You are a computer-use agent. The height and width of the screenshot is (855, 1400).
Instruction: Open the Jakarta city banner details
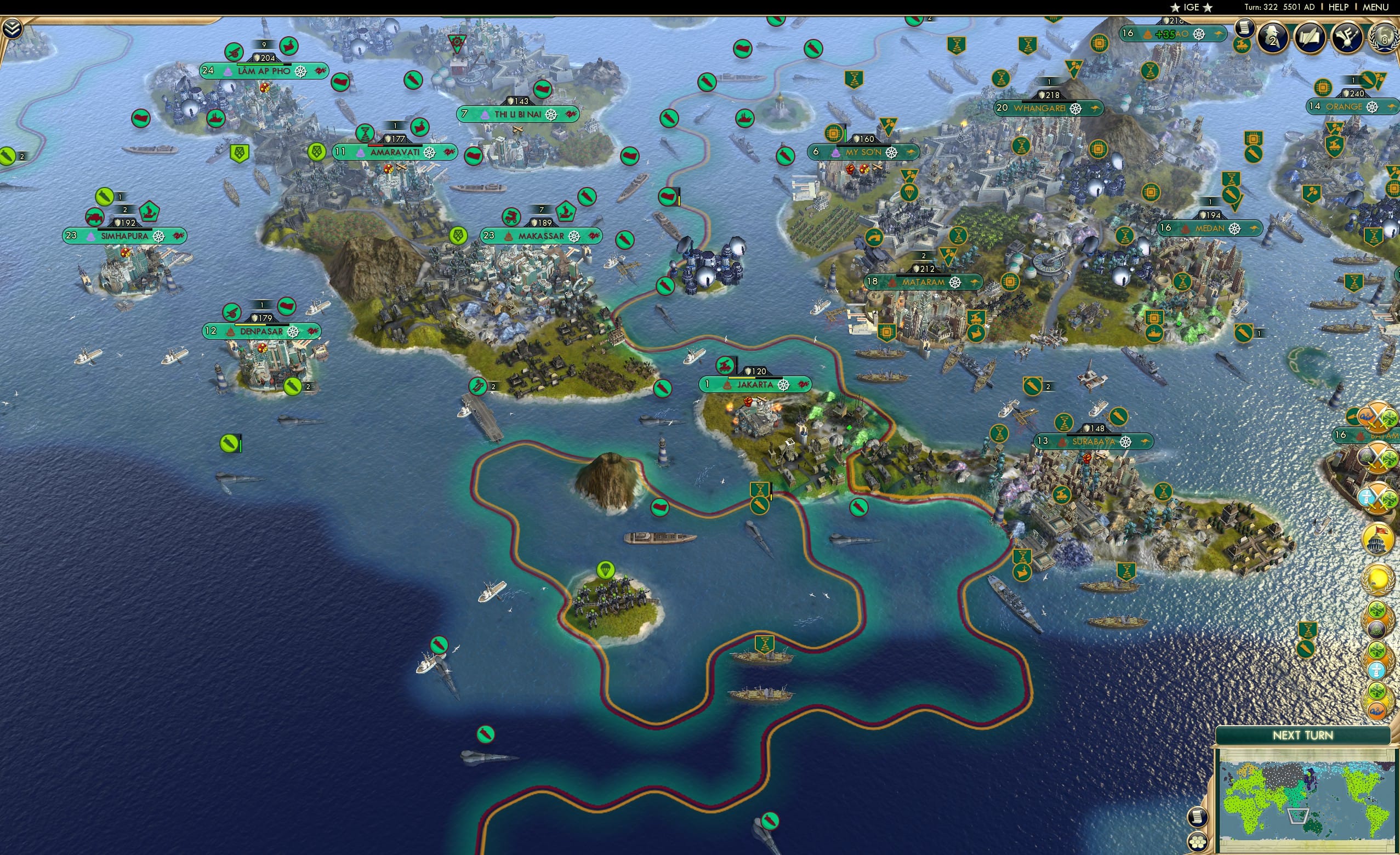755,385
